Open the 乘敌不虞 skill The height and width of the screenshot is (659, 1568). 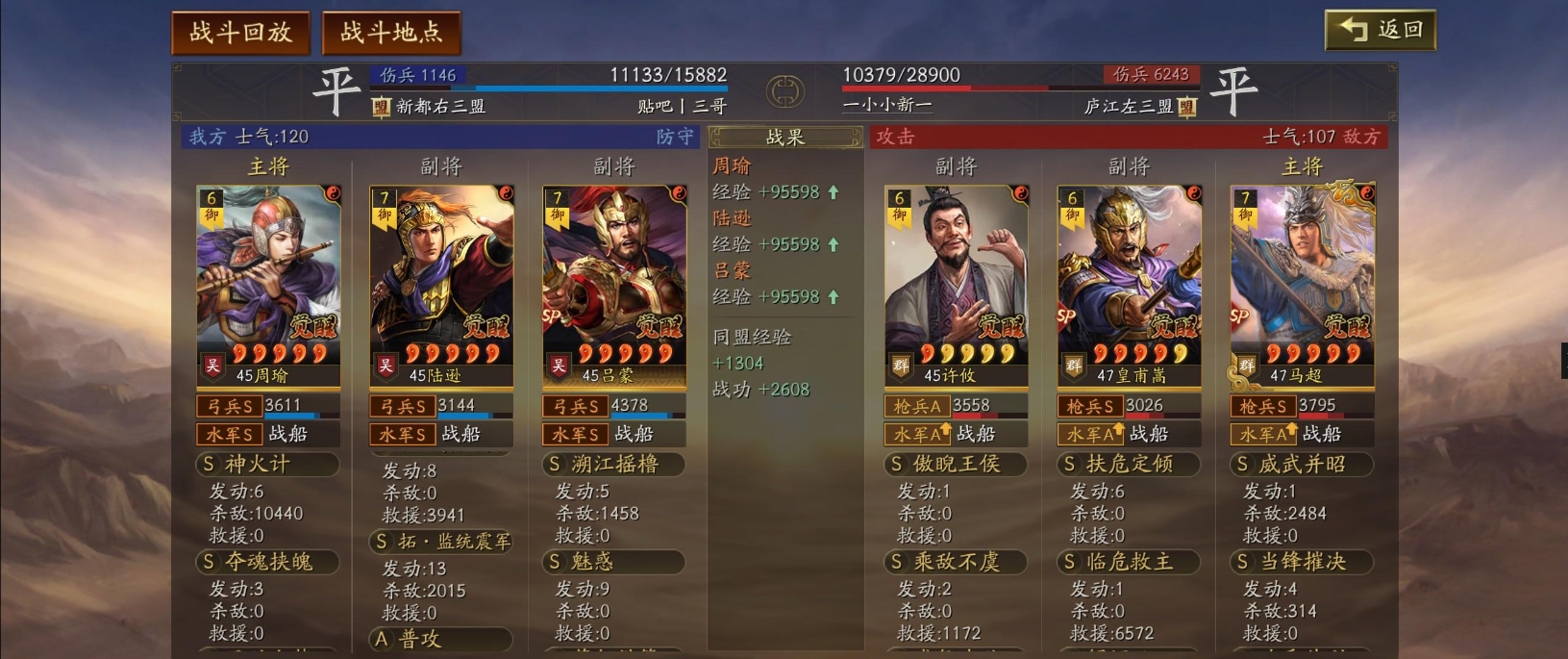coord(957,562)
